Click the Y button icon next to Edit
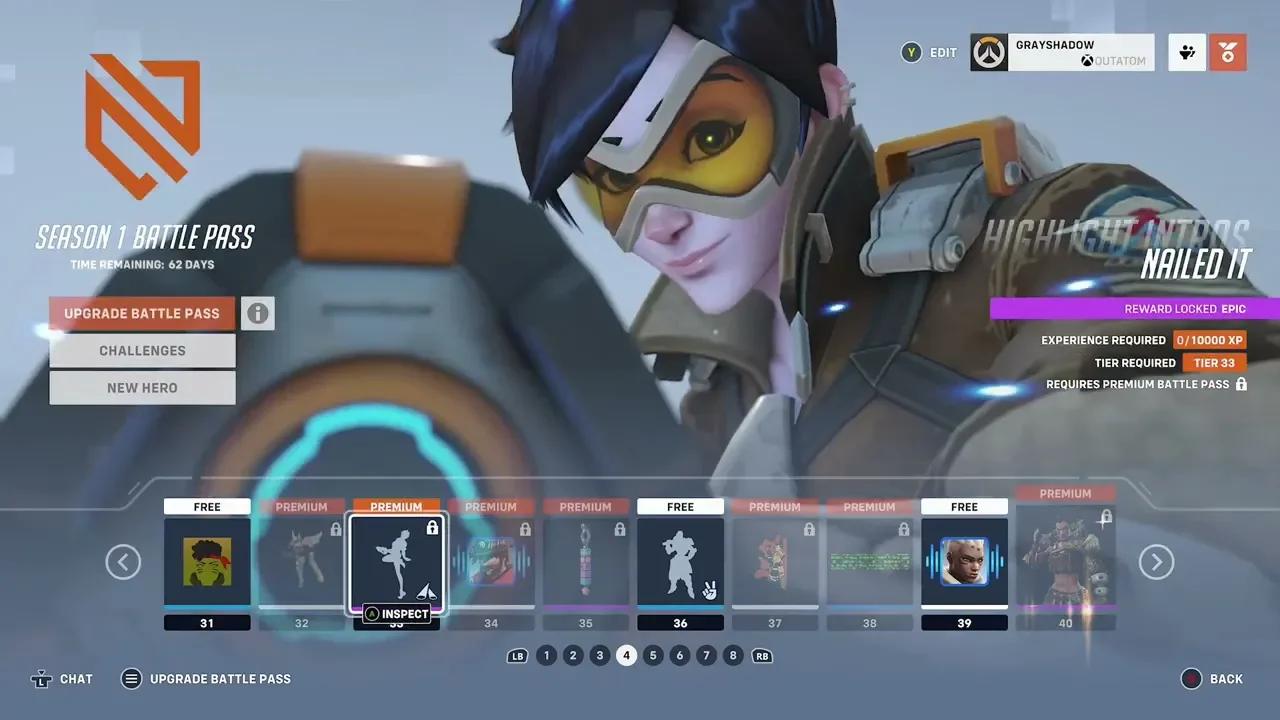The width and height of the screenshot is (1280, 720). tap(911, 52)
